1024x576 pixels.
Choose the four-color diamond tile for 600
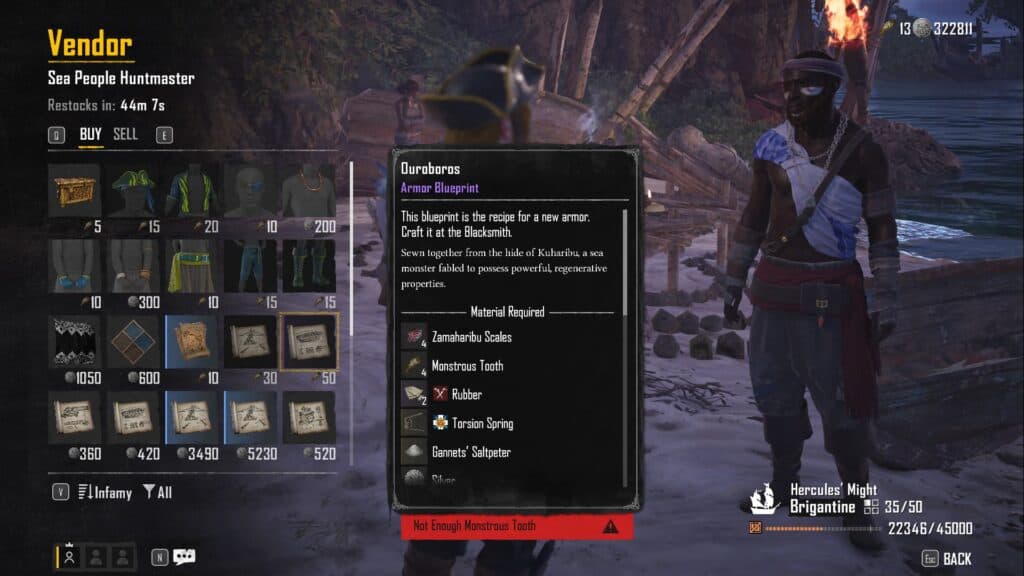133,342
